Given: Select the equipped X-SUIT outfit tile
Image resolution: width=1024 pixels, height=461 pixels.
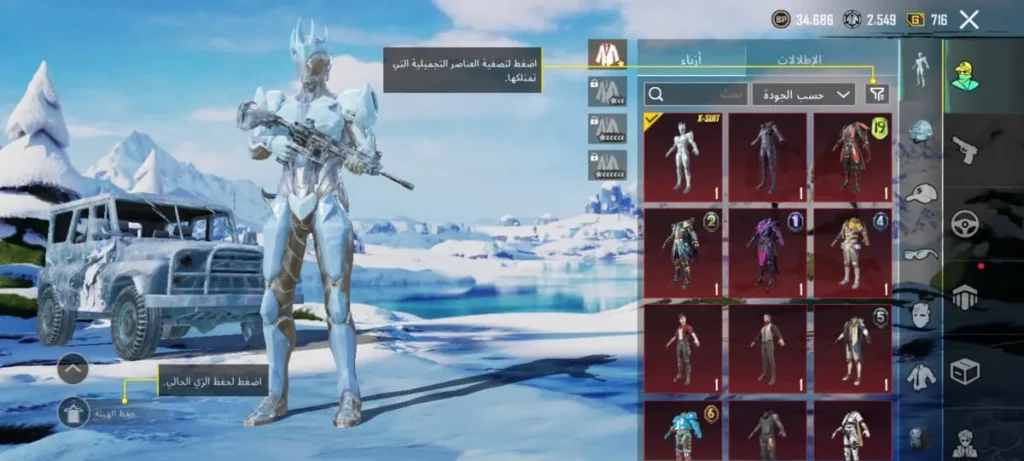Looking at the screenshot, I should coord(682,156).
